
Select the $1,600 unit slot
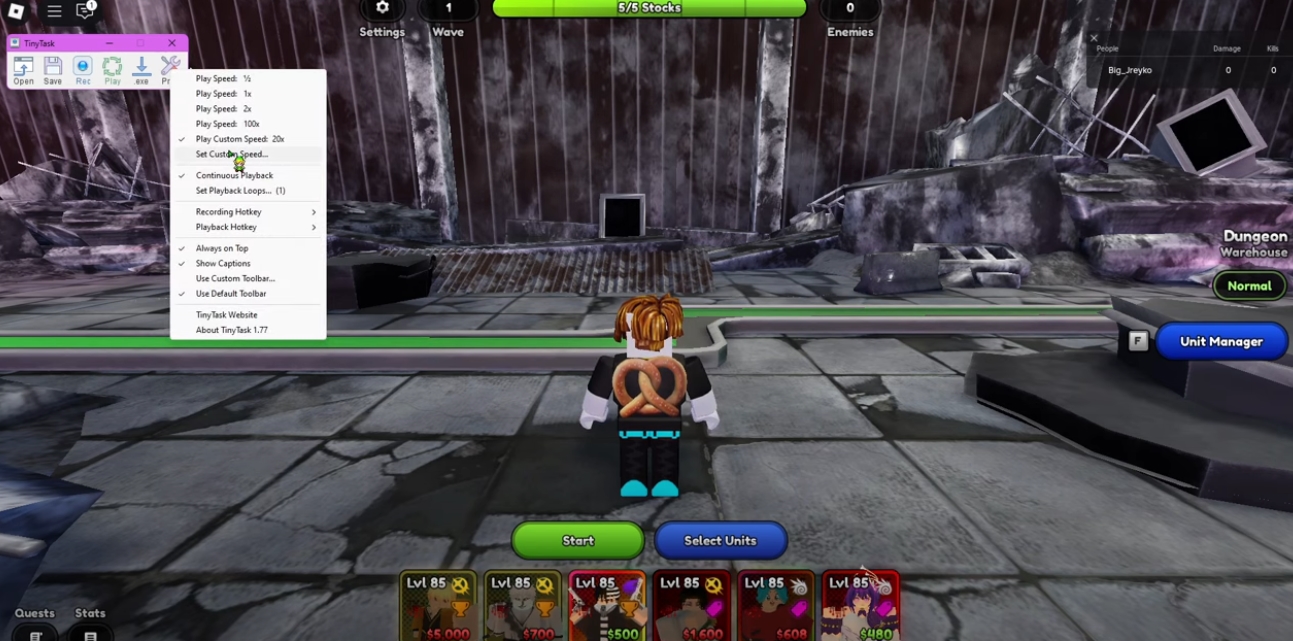(x=692, y=607)
